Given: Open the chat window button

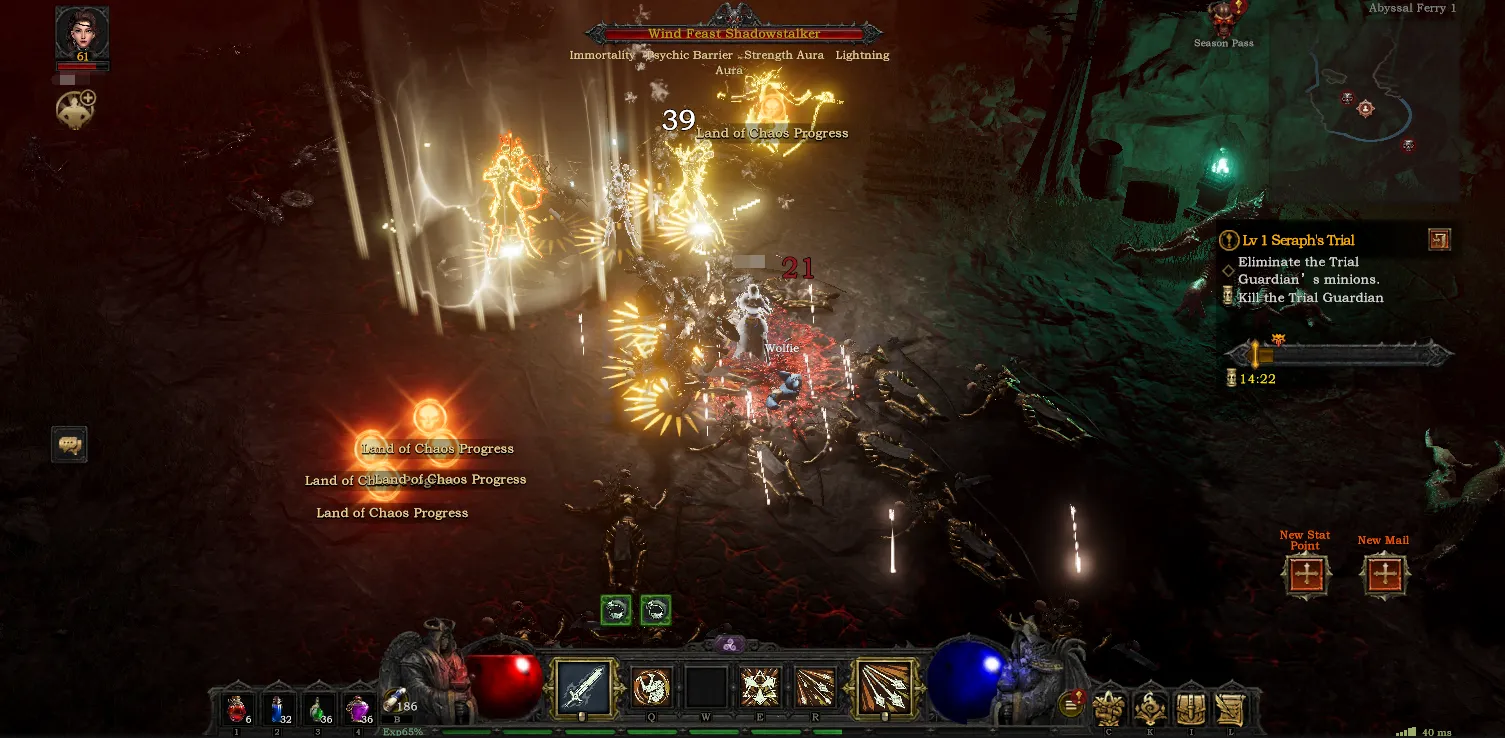Looking at the screenshot, I should click(70, 444).
